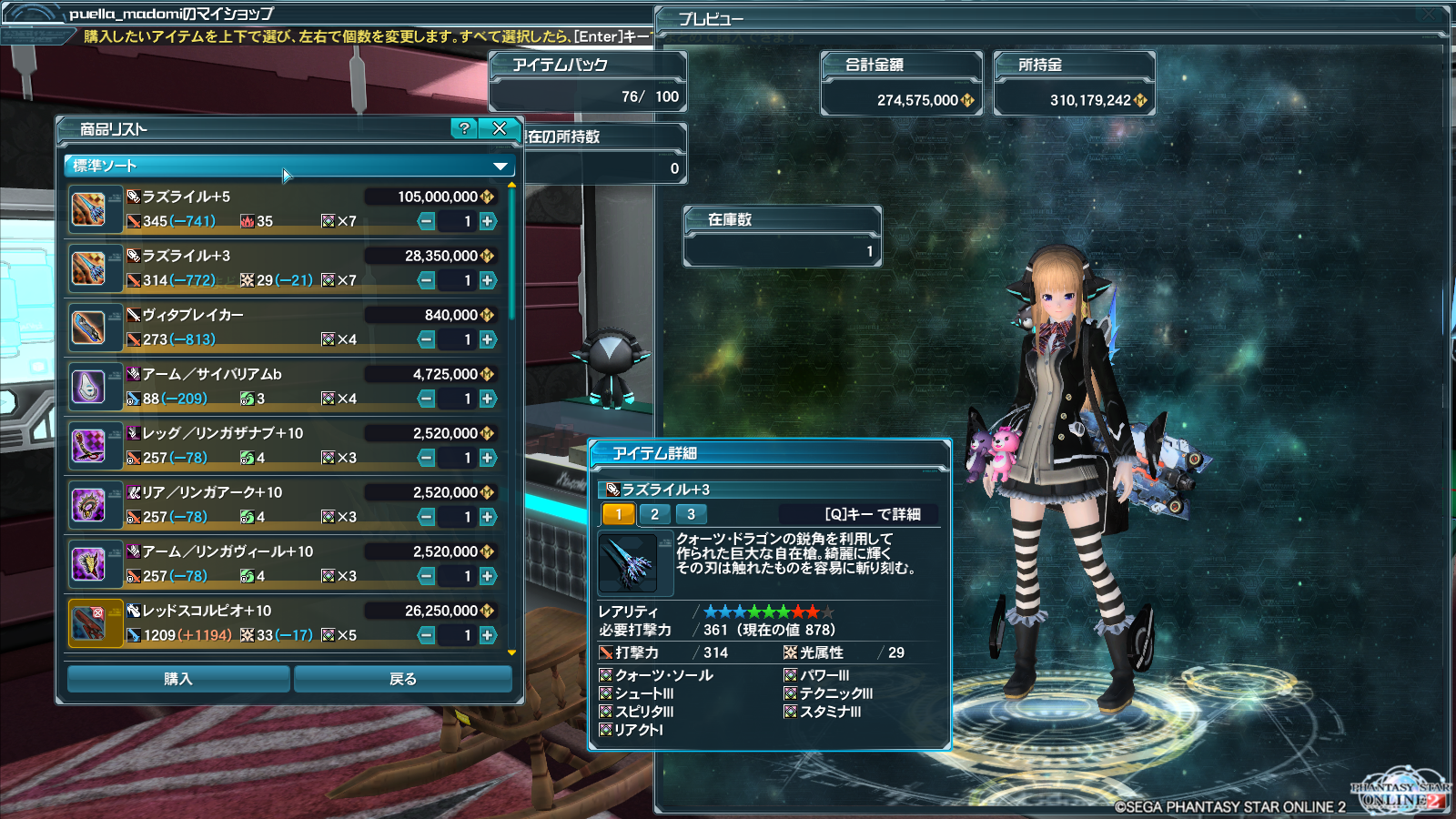Show item detail page 1
Image resolution: width=1456 pixels, height=819 pixels.
tap(618, 514)
